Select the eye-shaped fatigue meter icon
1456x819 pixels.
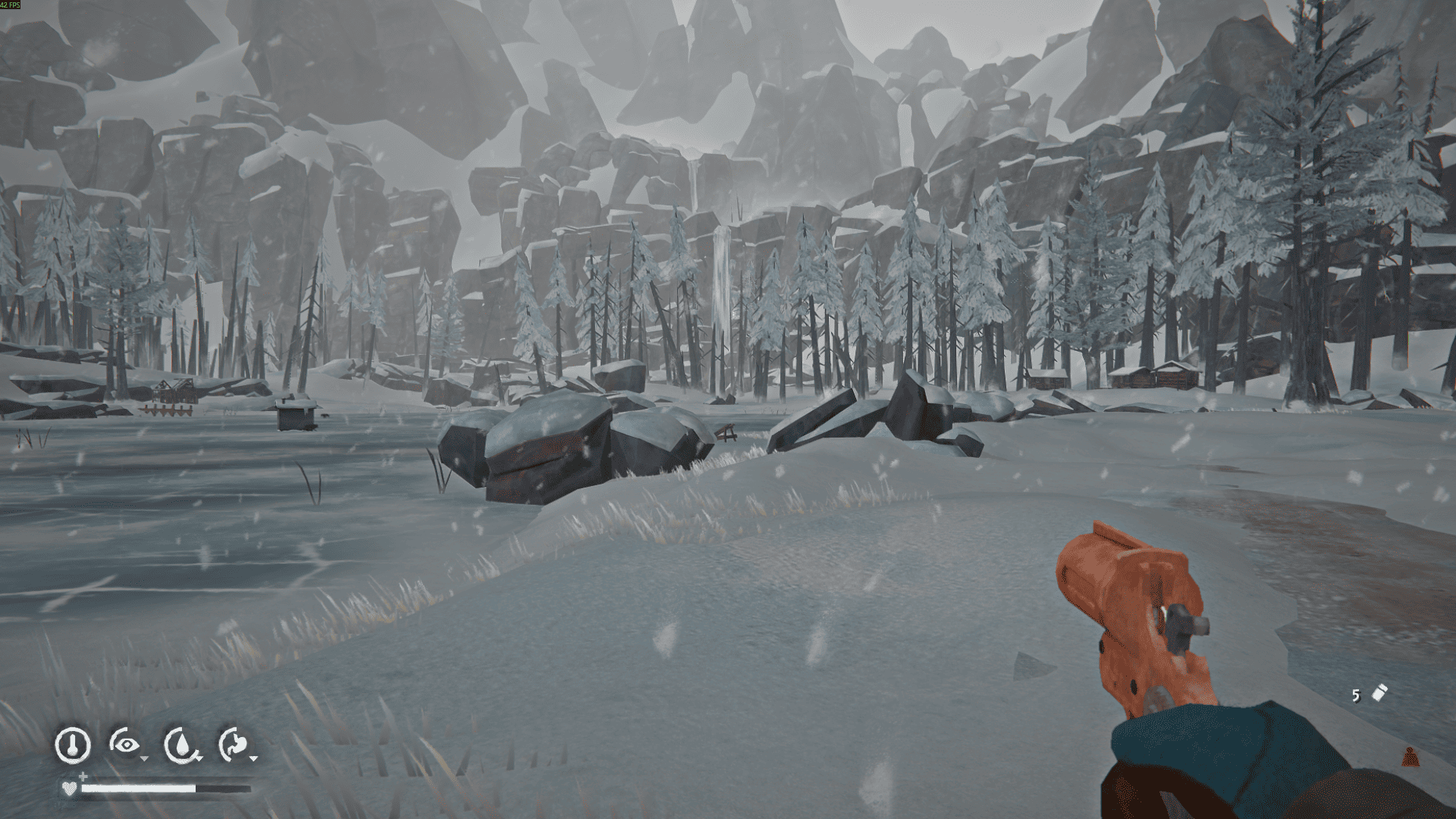click(126, 745)
